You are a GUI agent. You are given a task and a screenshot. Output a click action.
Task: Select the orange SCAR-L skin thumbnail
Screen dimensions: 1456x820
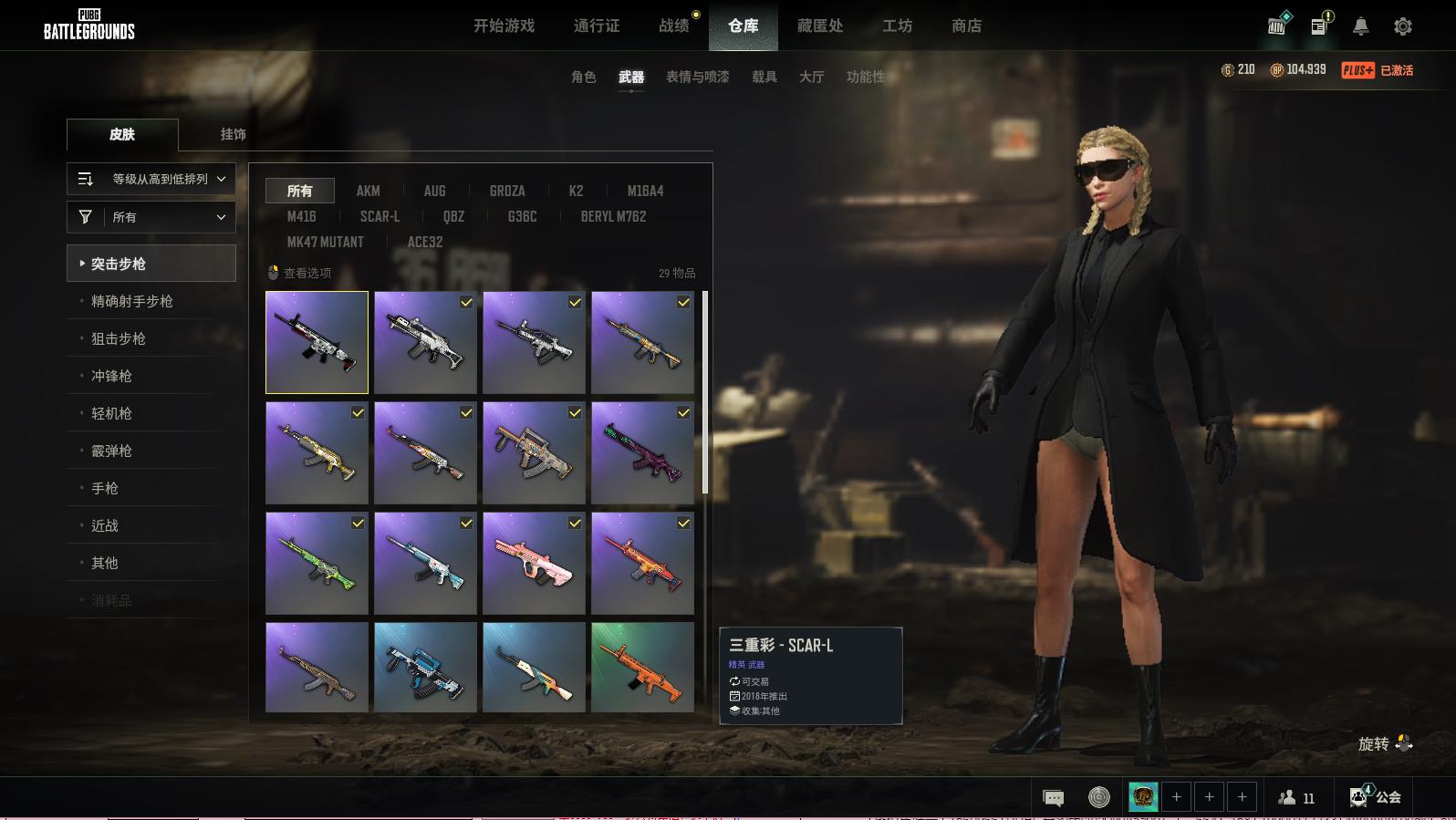[642, 668]
